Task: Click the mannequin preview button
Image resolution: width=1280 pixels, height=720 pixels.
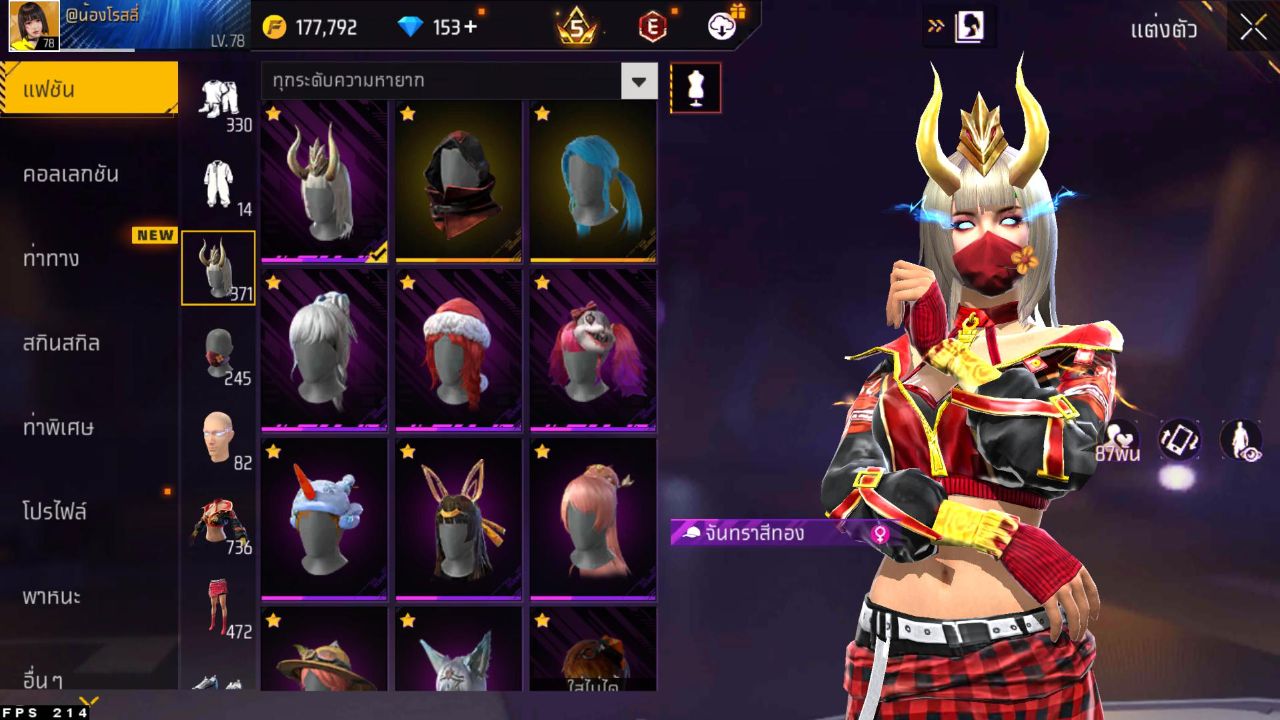Action: (x=696, y=88)
